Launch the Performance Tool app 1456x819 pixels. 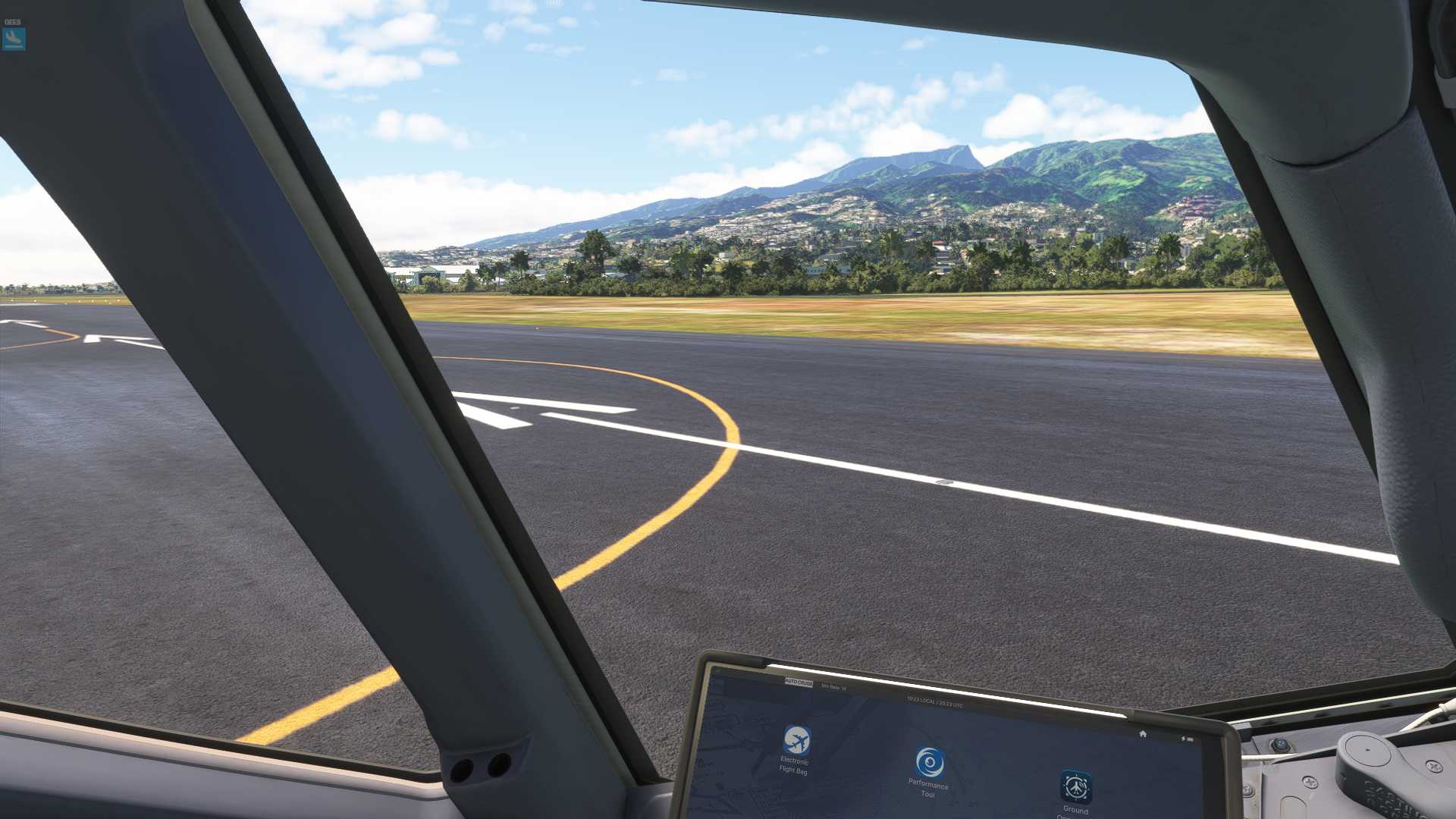tap(929, 762)
